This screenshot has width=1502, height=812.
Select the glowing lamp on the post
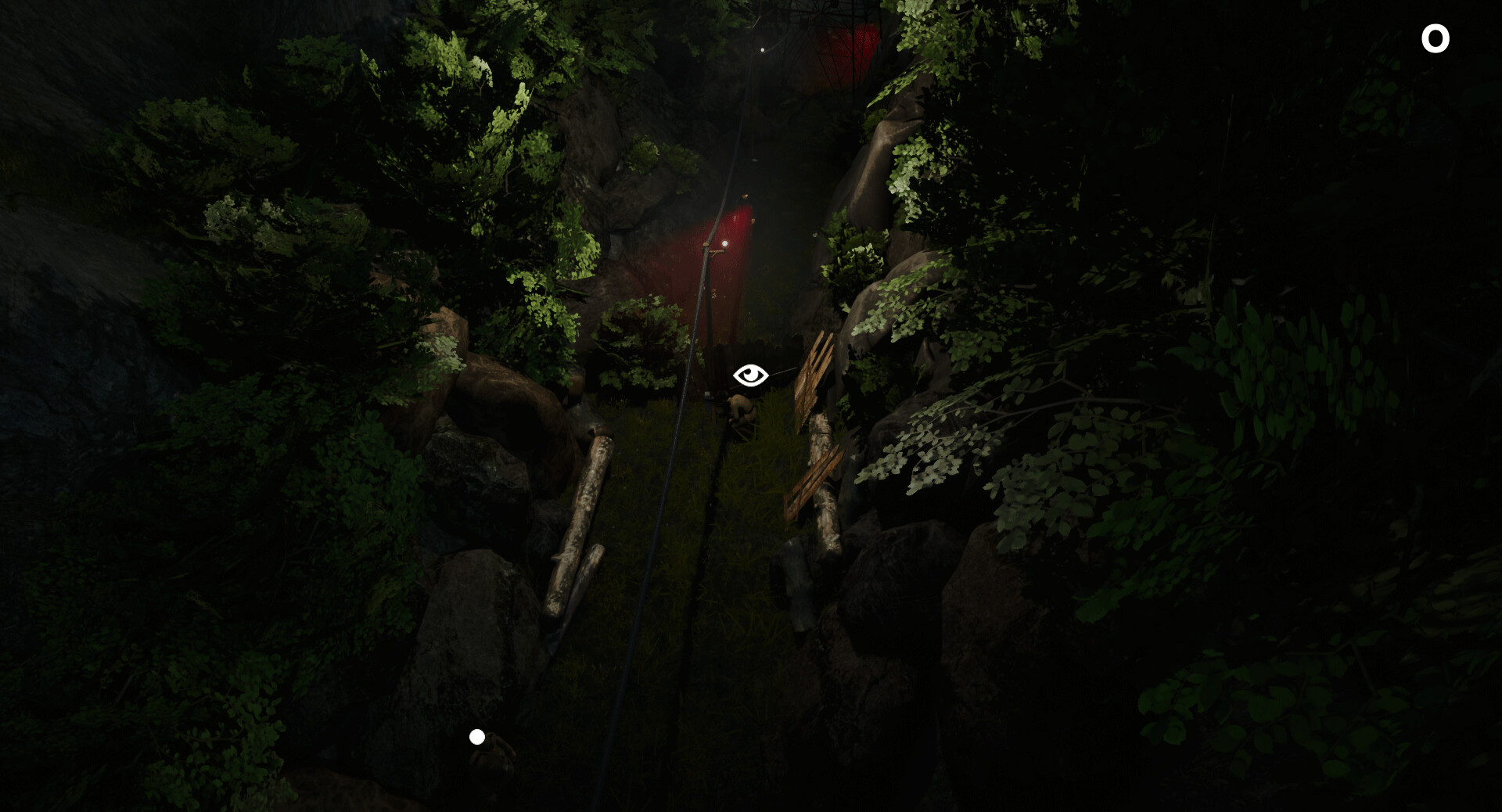pyautogui.click(x=726, y=243)
